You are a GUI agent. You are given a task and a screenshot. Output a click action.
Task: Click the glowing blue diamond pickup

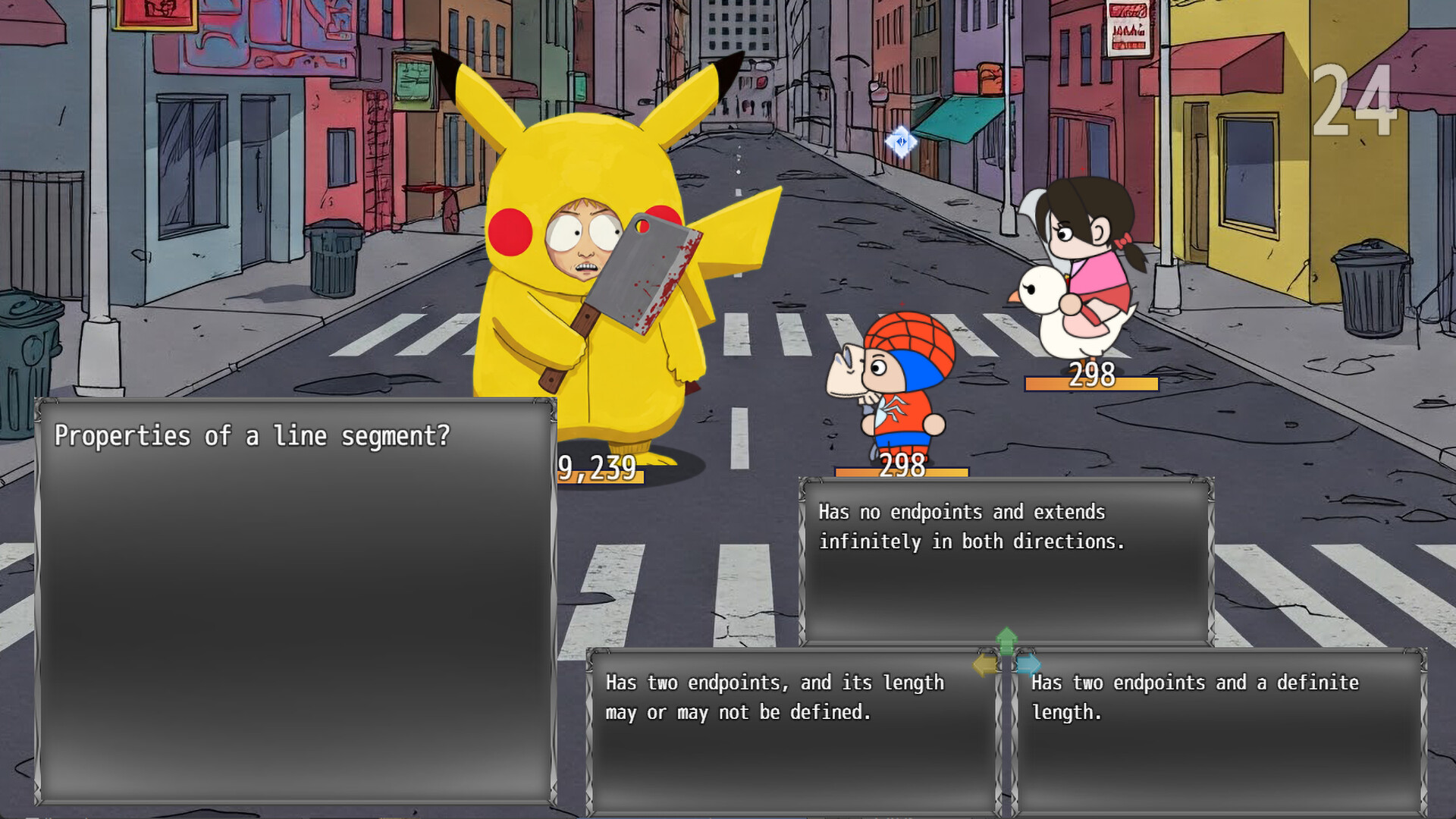tap(901, 141)
